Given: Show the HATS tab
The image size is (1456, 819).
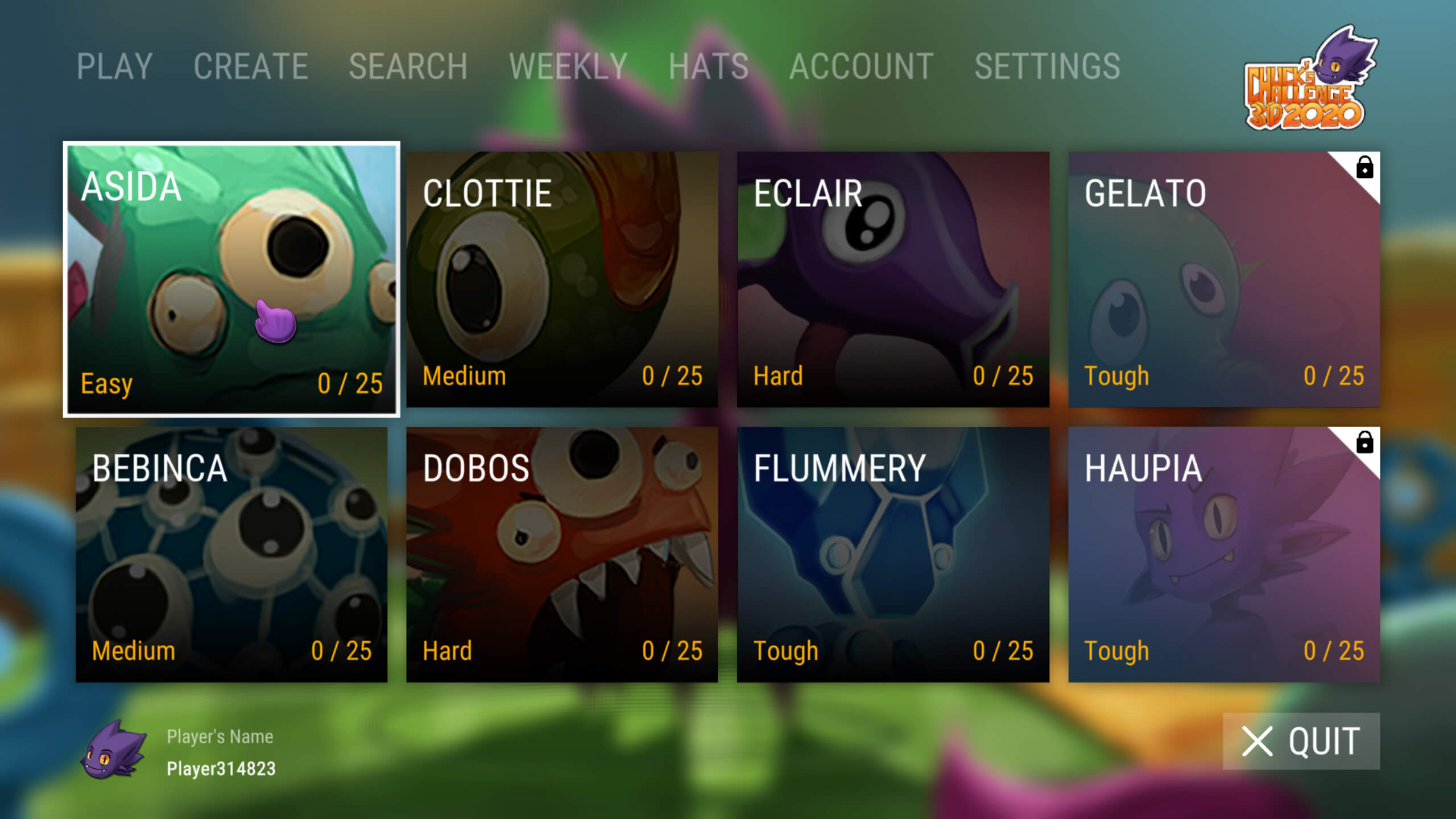Looking at the screenshot, I should tap(708, 67).
